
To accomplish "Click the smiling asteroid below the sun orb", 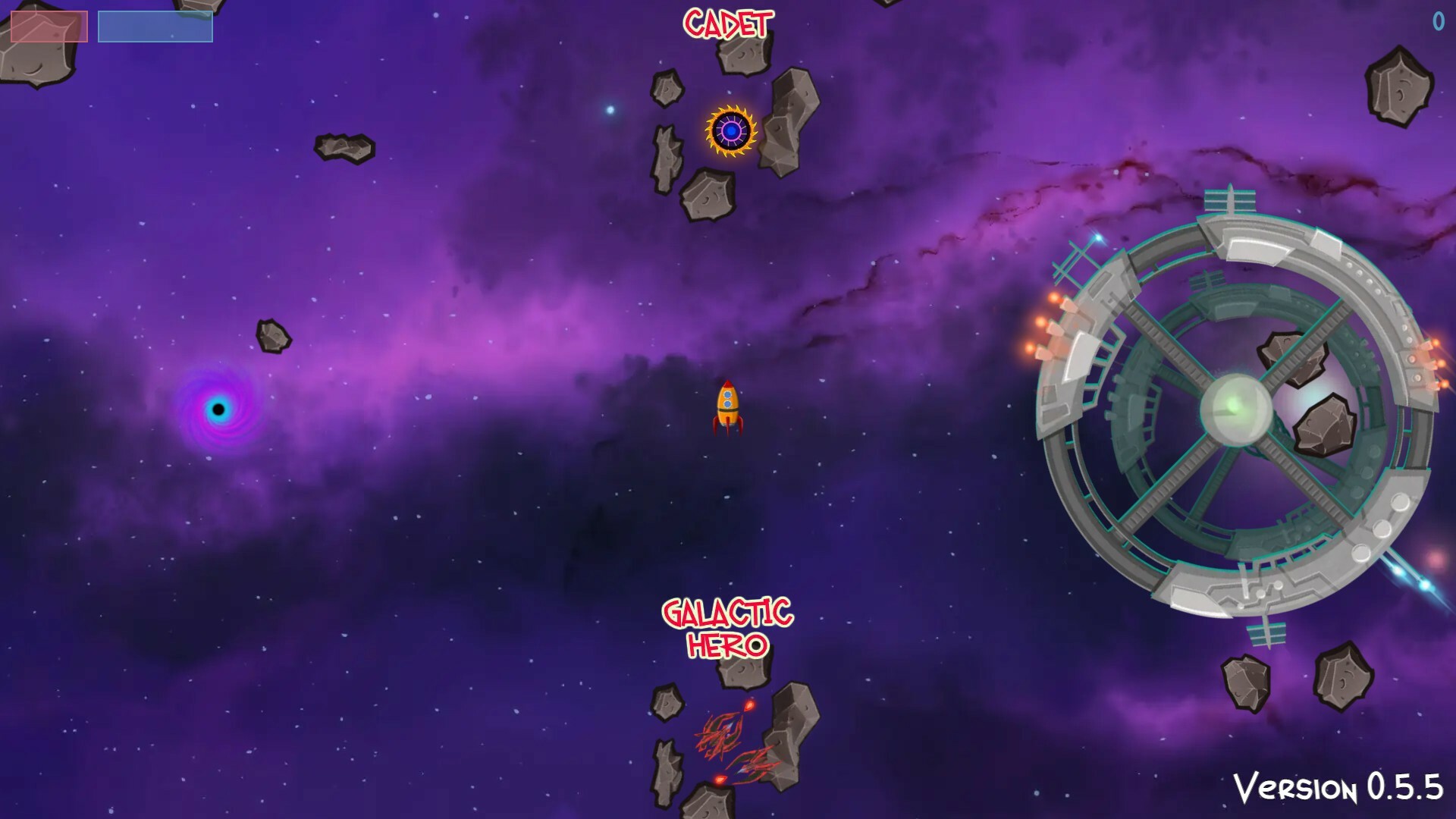I will 708,196.
